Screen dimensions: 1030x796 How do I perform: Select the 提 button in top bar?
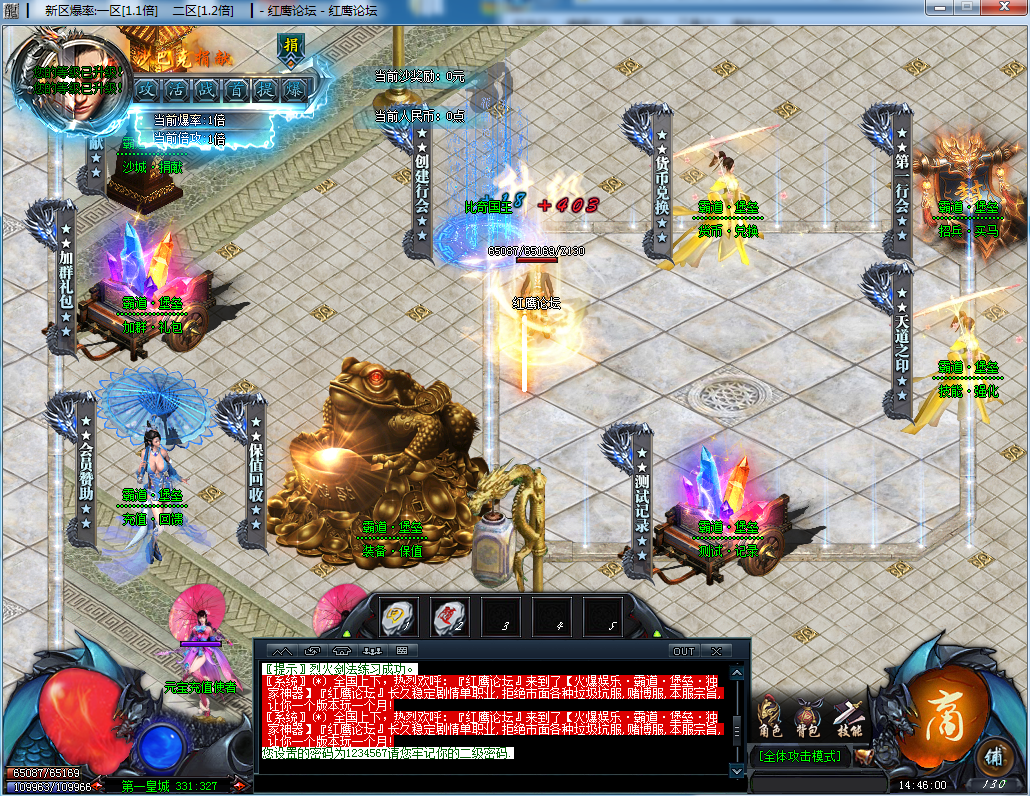click(x=265, y=88)
